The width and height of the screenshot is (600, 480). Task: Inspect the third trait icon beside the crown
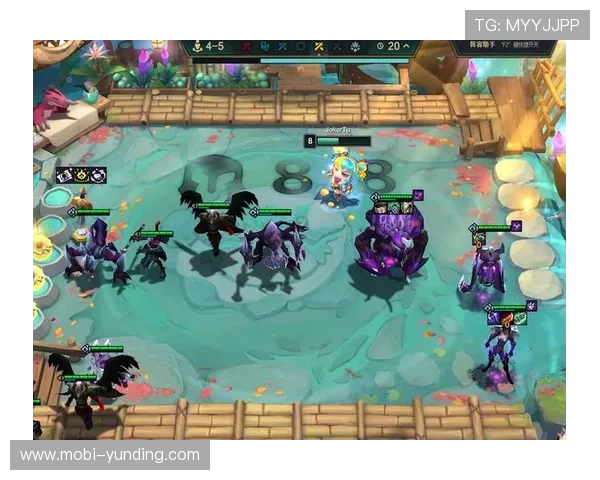click(x=99, y=175)
